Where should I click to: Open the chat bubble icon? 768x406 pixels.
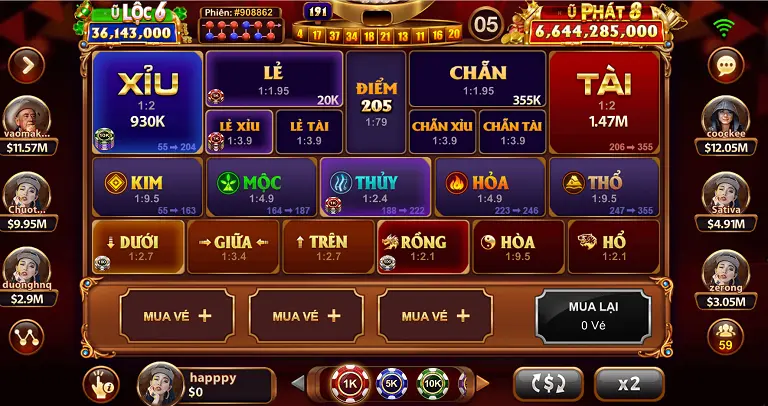point(725,65)
